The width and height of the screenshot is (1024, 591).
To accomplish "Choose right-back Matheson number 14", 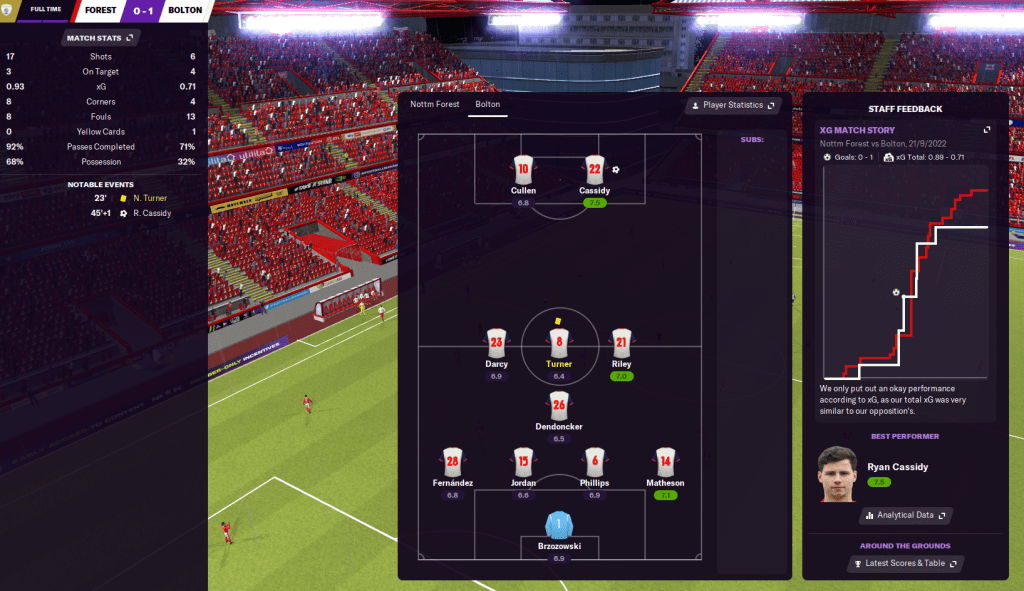I will pyautogui.click(x=665, y=461).
